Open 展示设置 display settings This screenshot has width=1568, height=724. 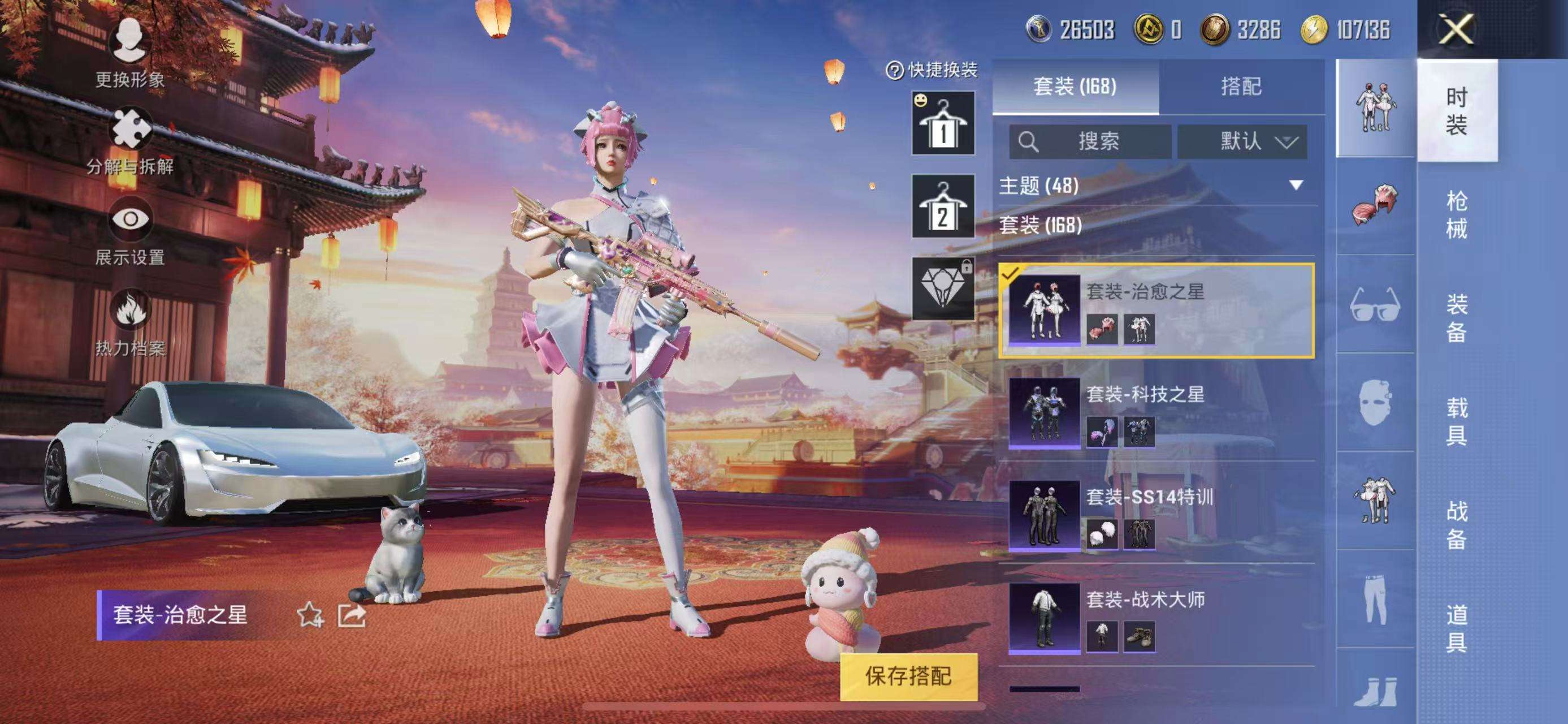coord(129,231)
